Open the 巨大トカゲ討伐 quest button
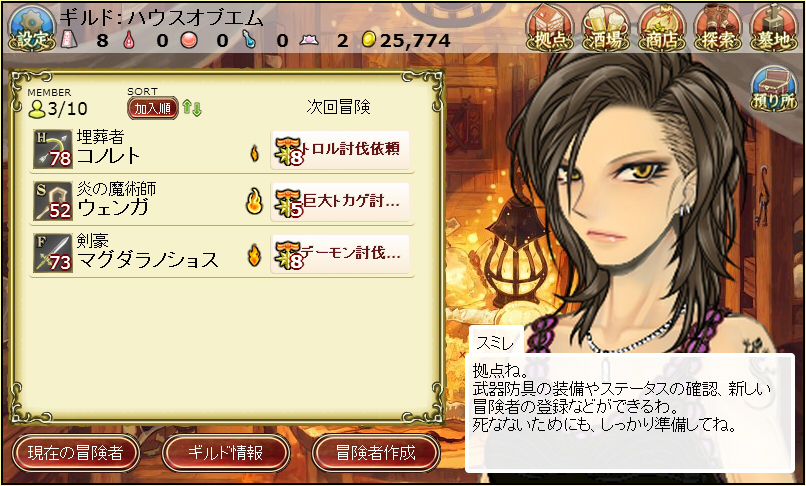Screen dimensions: 806x486 (341, 202)
